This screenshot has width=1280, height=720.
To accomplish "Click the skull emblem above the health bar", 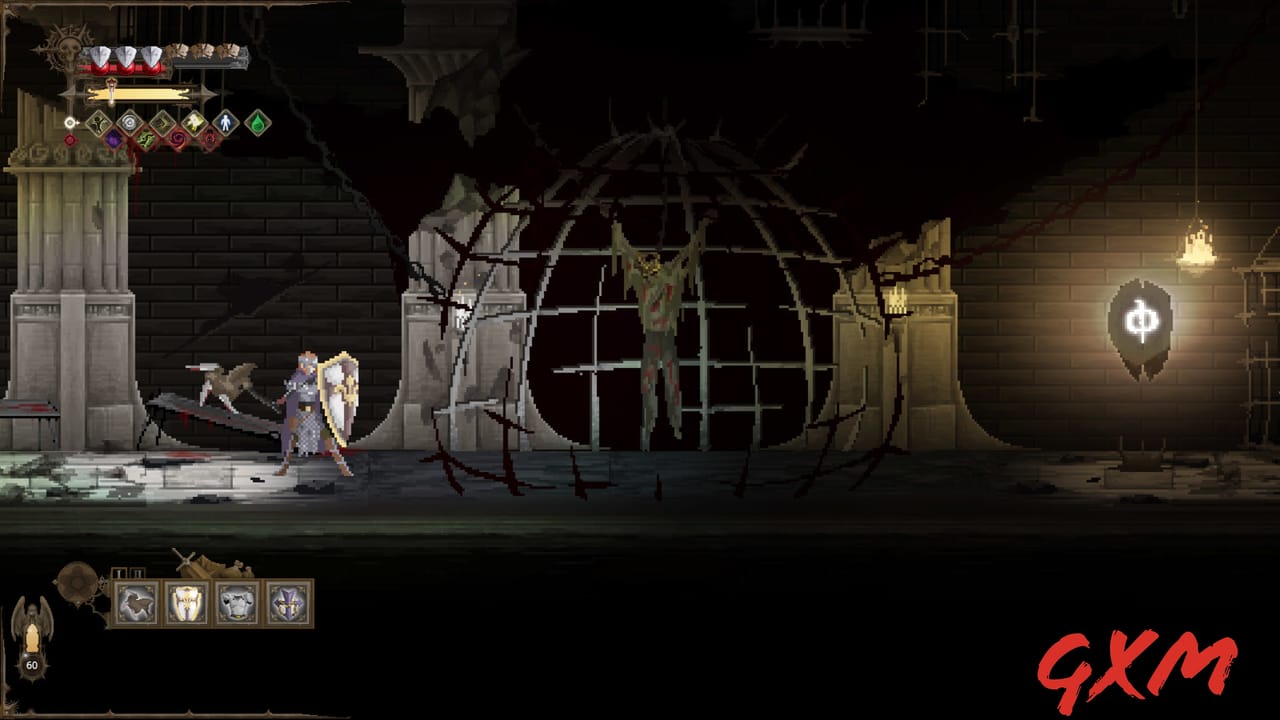I will pos(70,48).
